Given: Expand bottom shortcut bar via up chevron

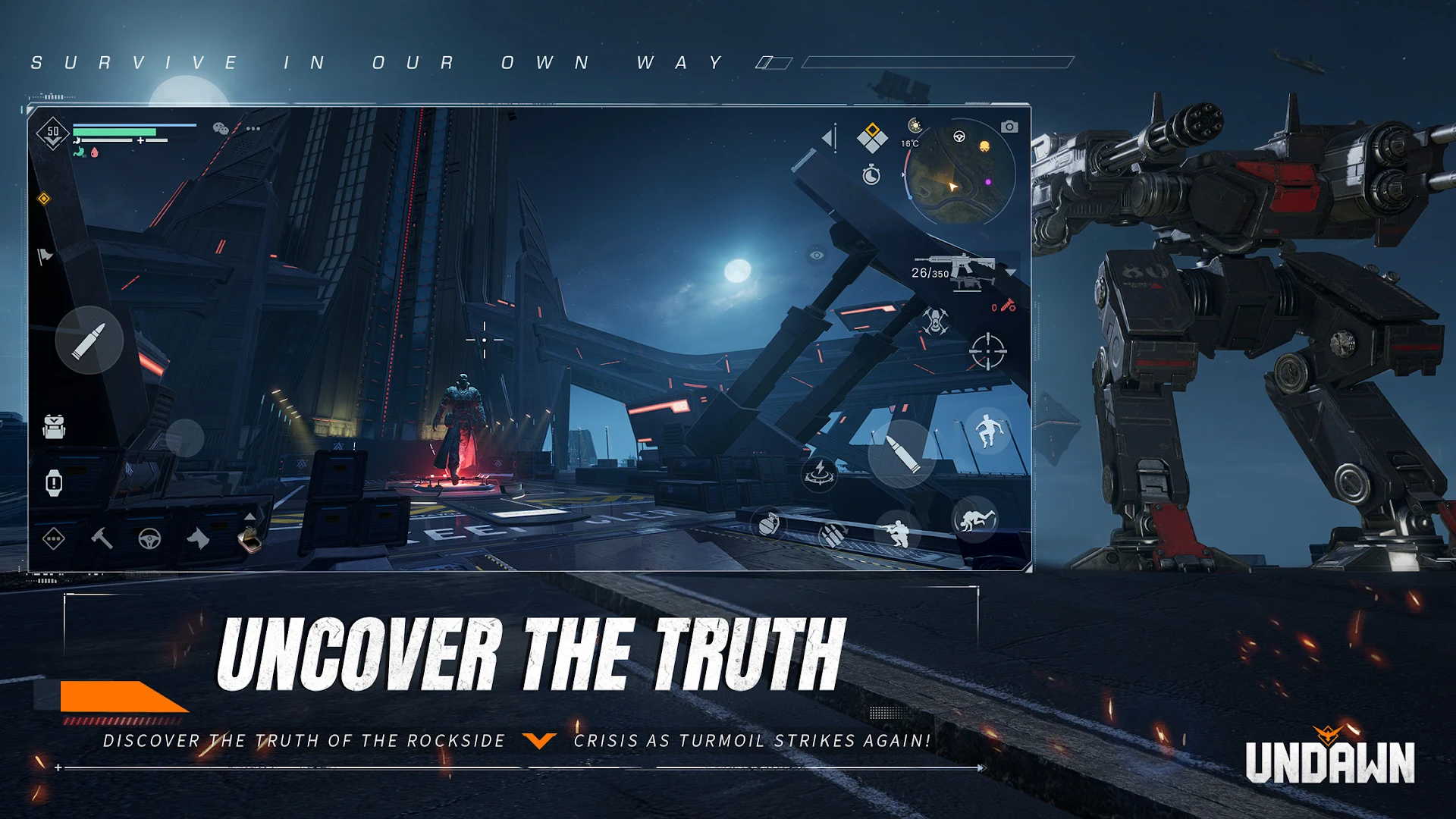Looking at the screenshot, I should [x=249, y=516].
